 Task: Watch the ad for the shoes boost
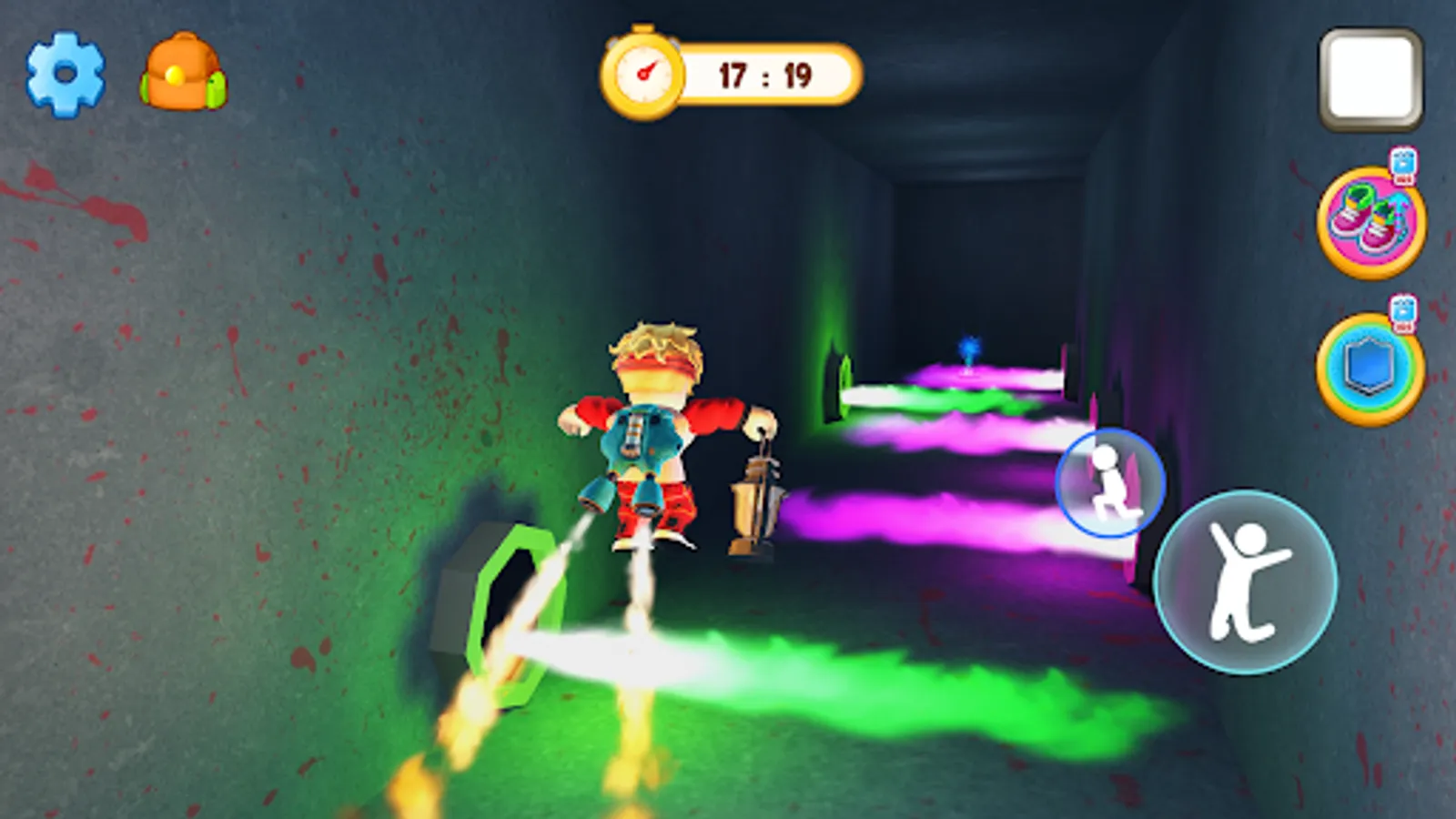point(1401,166)
